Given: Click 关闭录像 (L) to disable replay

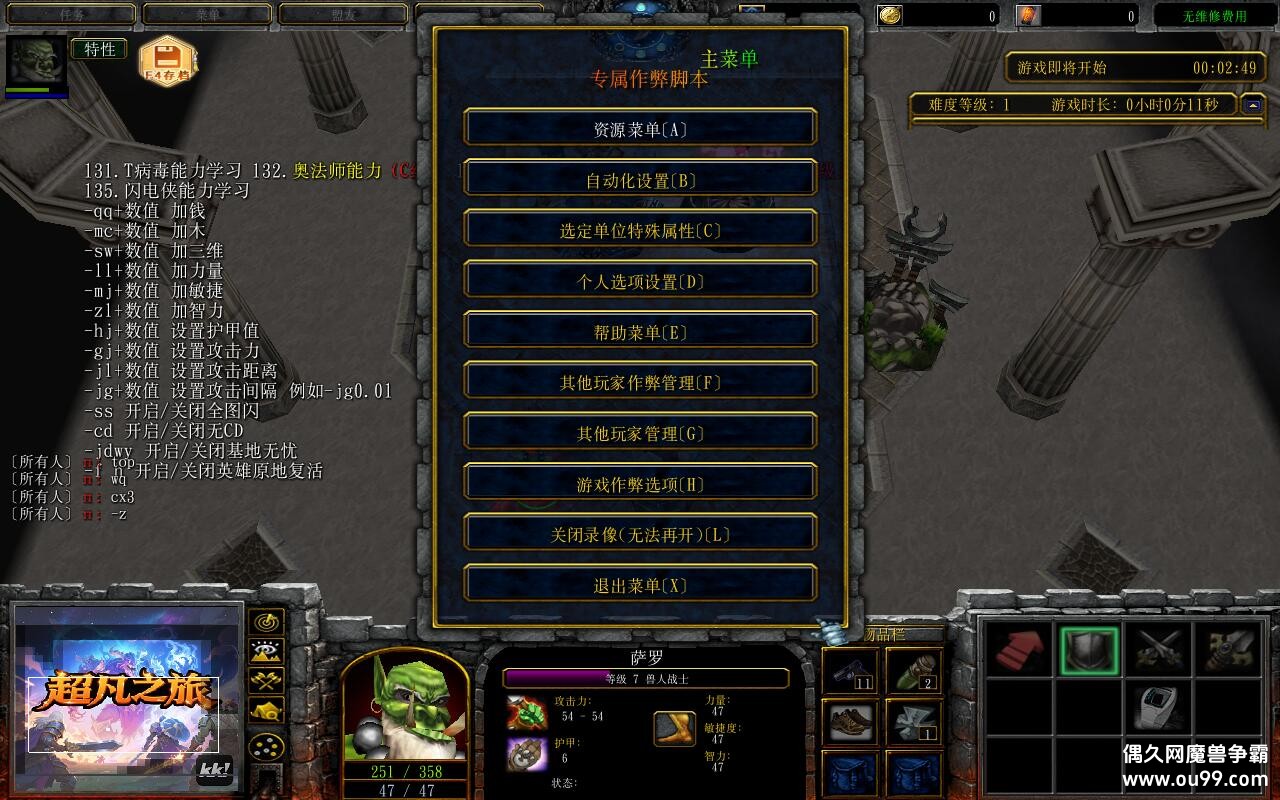Looking at the screenshot, I should pyautogui.click(x=640, y=535).
